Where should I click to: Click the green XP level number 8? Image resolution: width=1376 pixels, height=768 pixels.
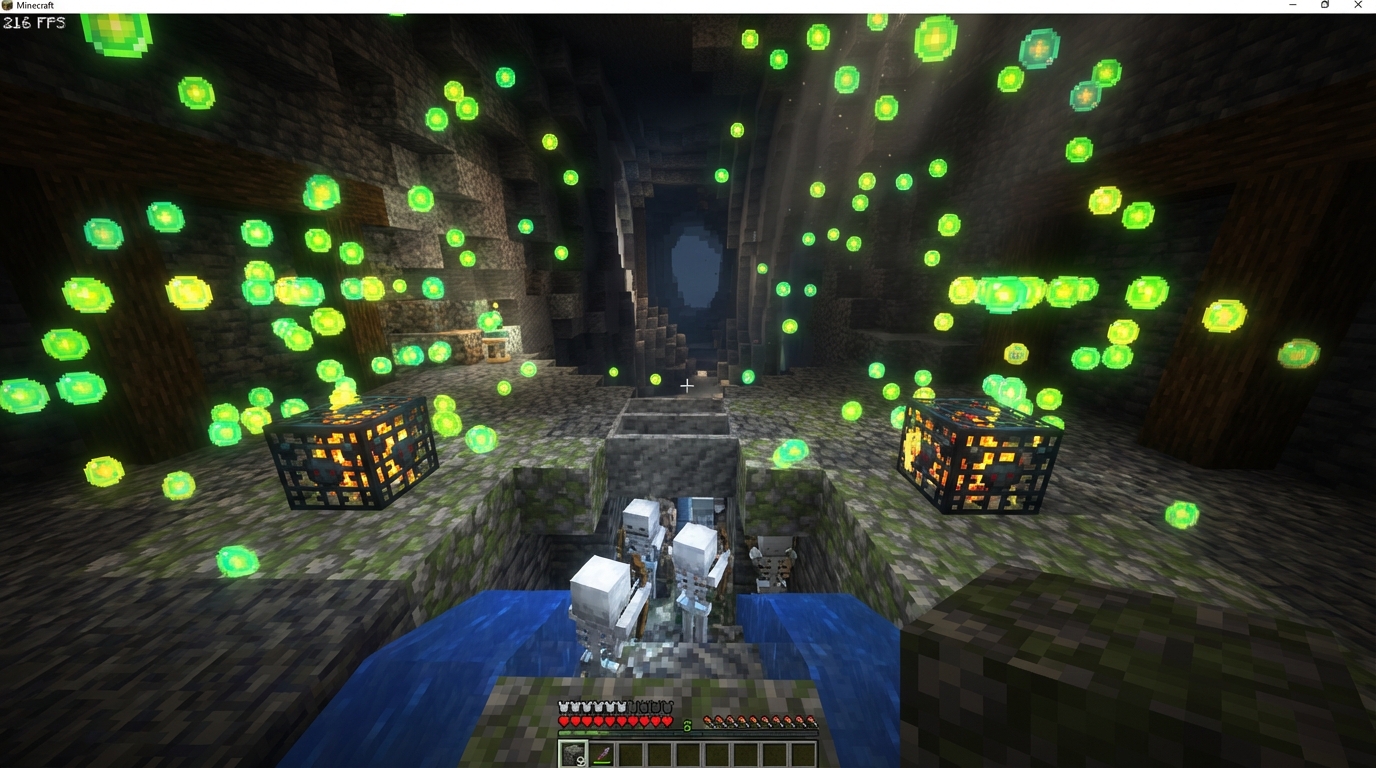(687, 725)
